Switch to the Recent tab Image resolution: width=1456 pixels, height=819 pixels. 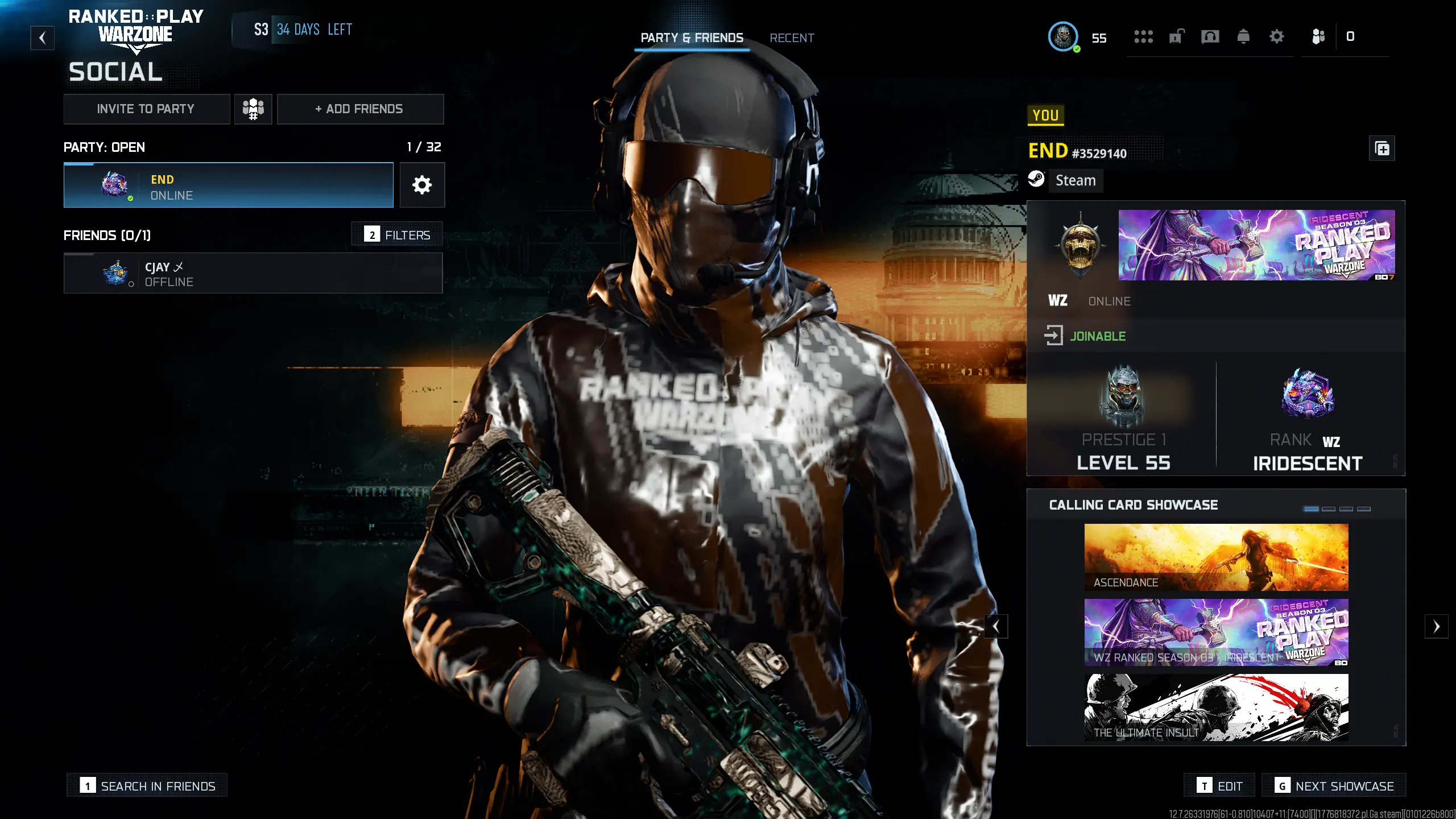(792, 38)
